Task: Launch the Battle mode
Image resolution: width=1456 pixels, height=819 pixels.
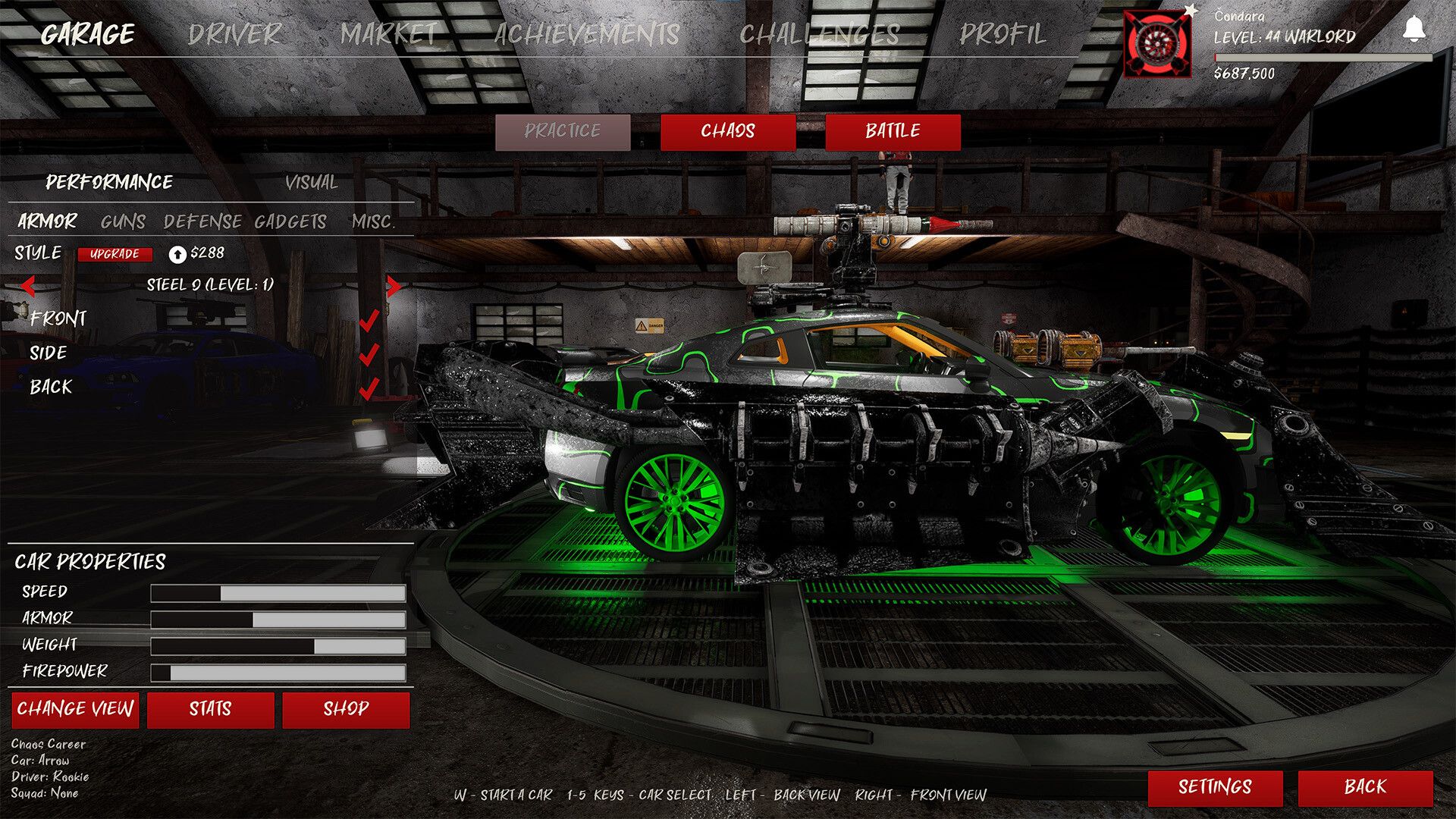Action: click(893, 131)
